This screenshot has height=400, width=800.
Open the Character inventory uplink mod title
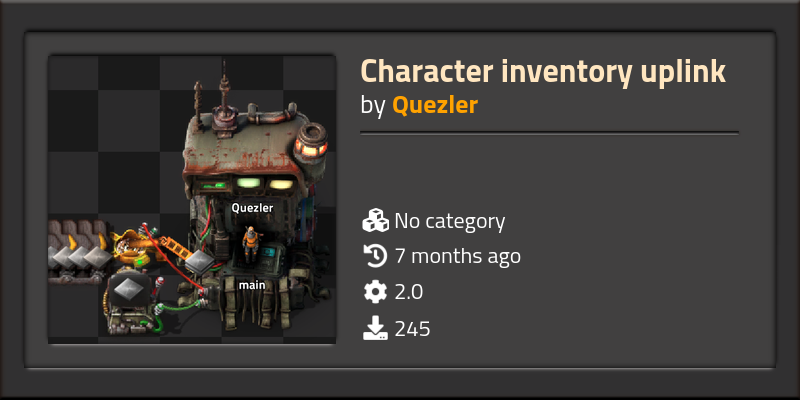click(x=542, y=72)
